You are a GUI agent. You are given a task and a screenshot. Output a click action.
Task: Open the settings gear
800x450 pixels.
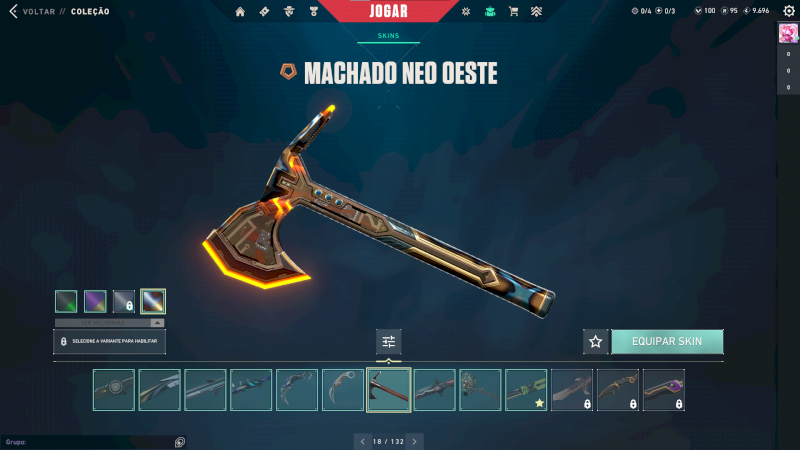[789, 11]
